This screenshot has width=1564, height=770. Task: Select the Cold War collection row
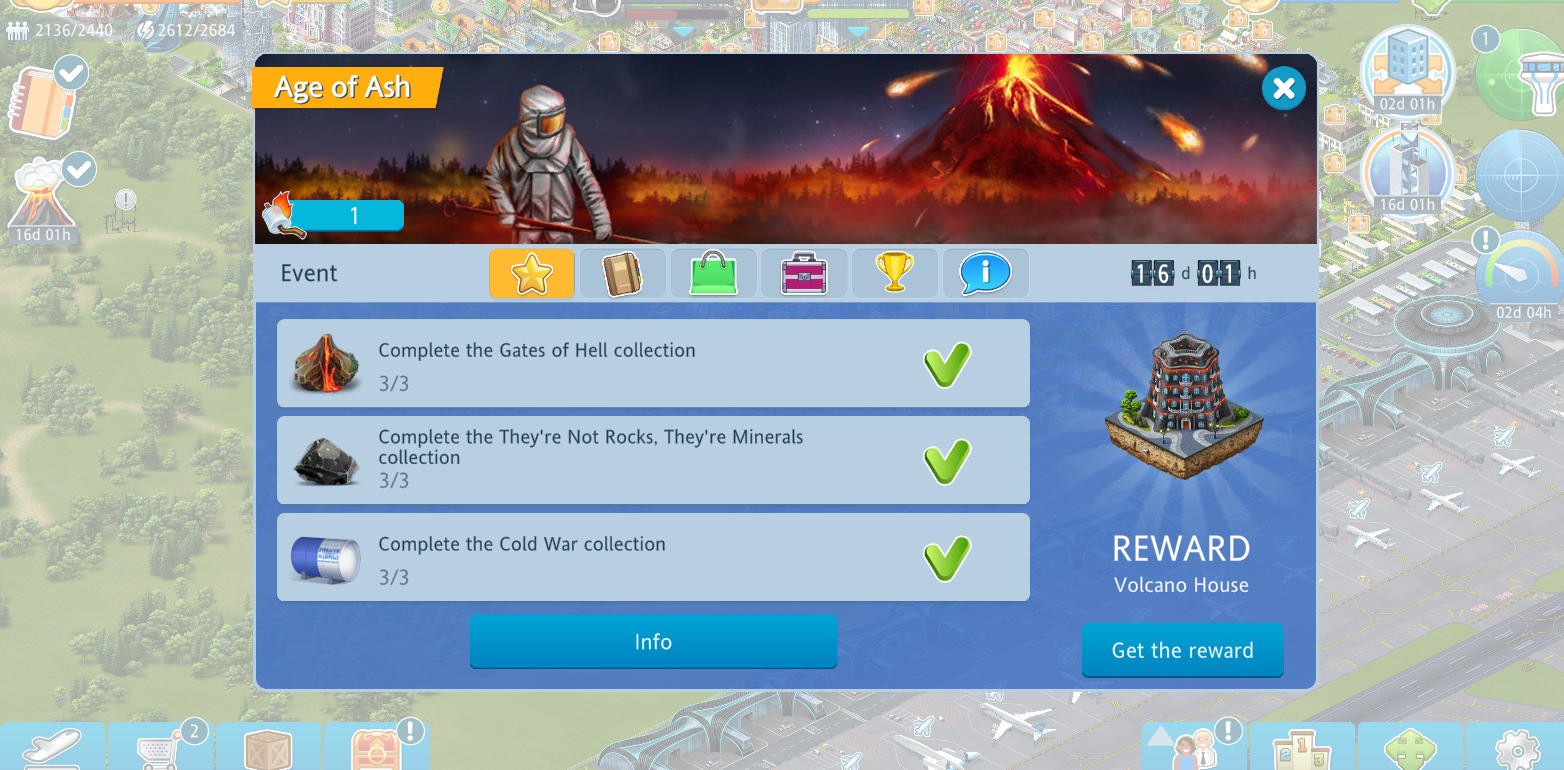click(x=652, y=557)
